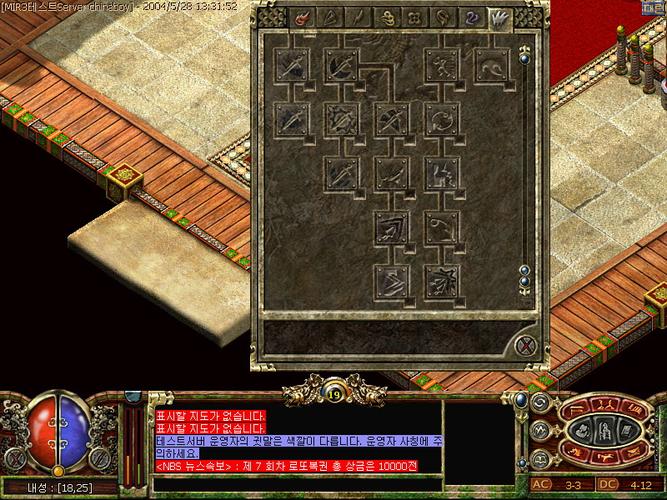Select the bottom-right leaf burst skill

(x=439, y=281)
